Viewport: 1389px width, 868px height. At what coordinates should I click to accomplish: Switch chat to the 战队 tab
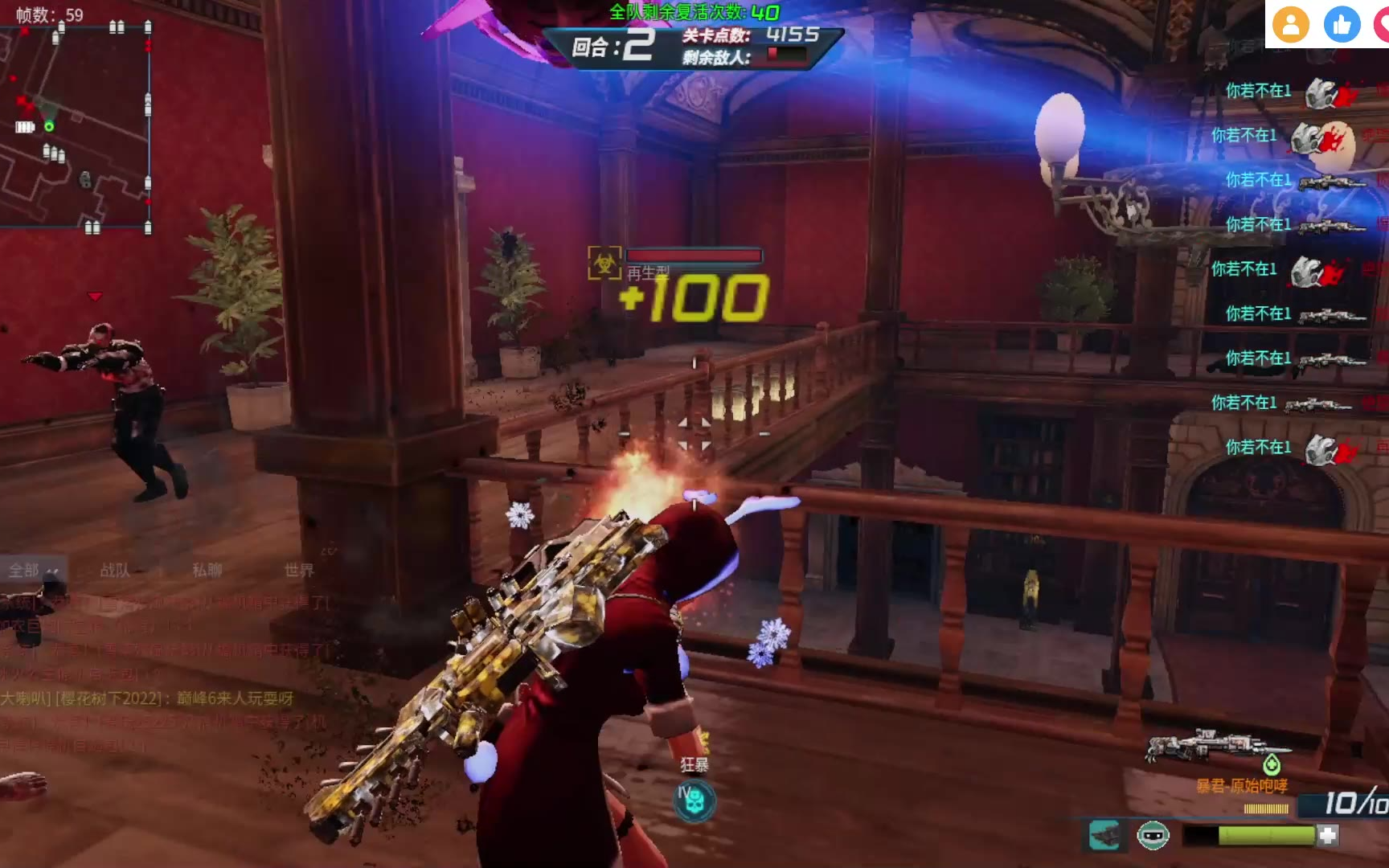coord(115,571)
